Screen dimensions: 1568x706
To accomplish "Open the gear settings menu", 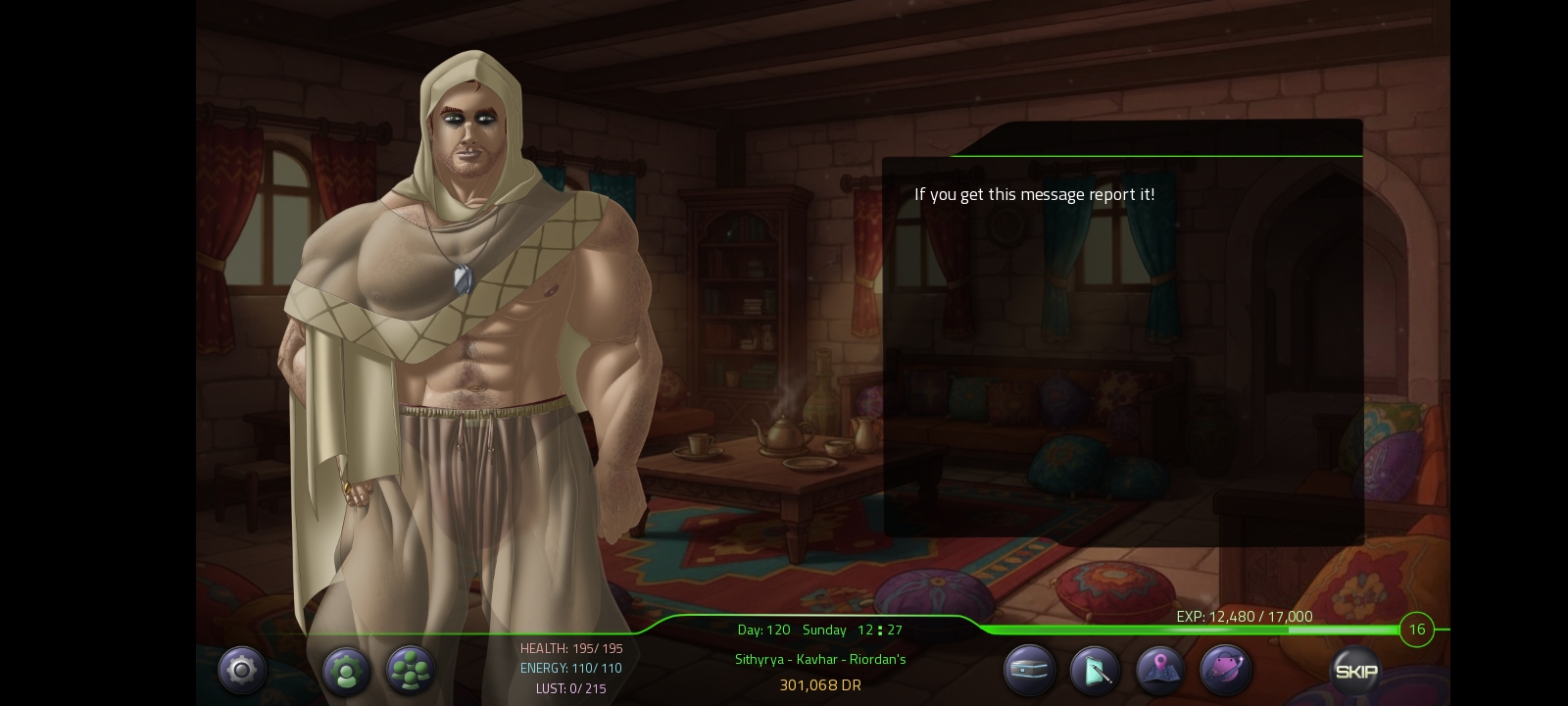I will [241, 671].
